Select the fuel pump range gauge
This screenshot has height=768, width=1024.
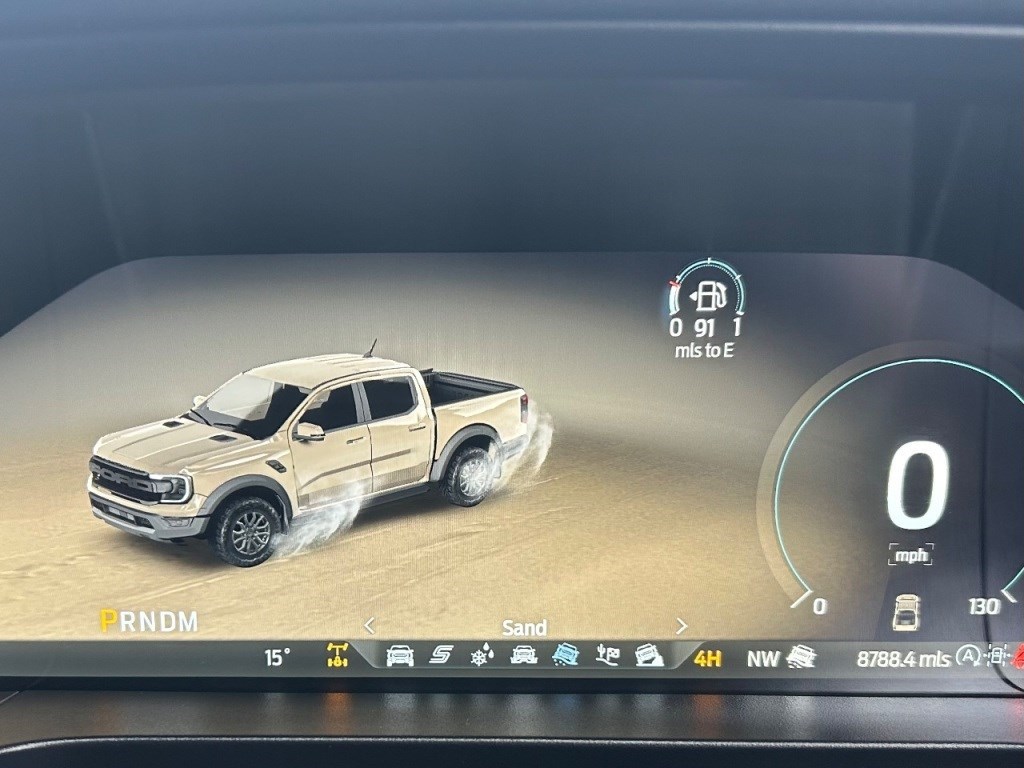click(x=708, y=297)
